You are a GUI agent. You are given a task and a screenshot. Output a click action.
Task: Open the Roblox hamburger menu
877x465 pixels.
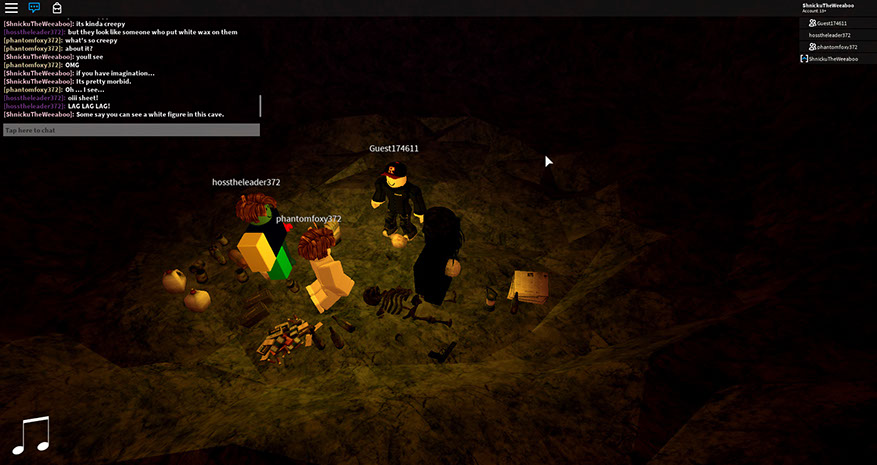pyautogui.click(x=11, y=8)
